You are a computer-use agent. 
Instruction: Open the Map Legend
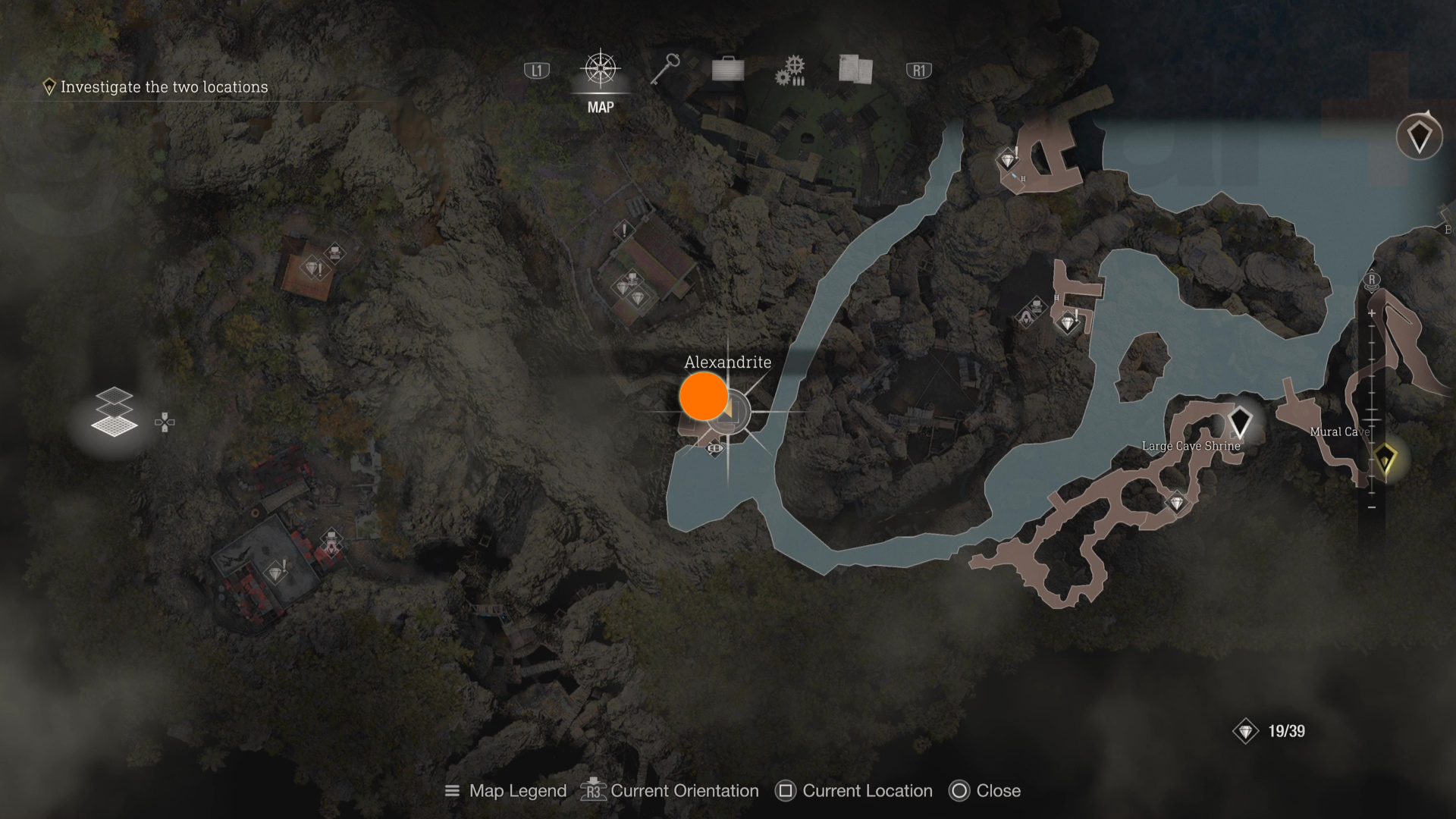tap(505, 791)
